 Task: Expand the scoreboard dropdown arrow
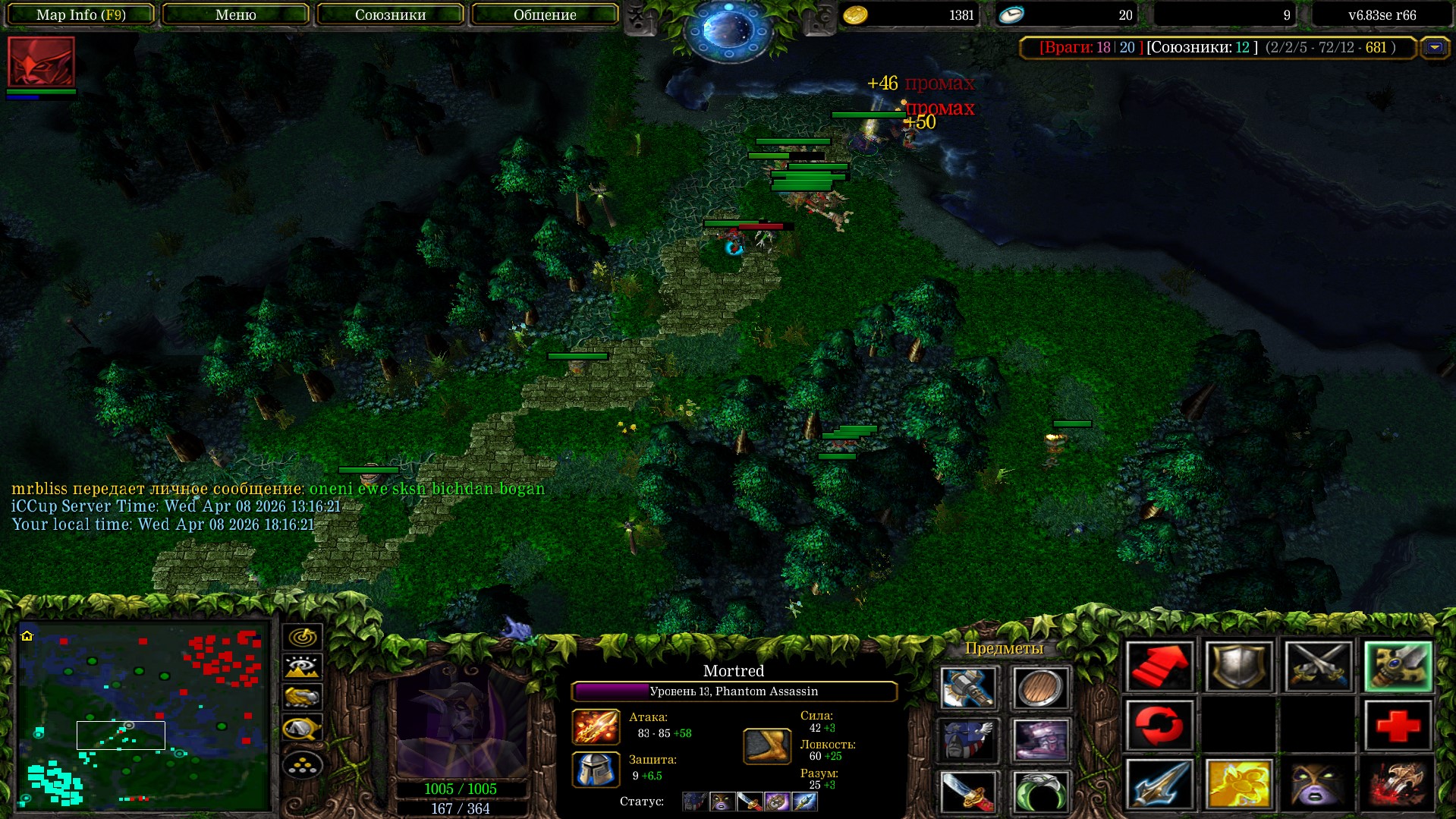tap(1434, 48)
